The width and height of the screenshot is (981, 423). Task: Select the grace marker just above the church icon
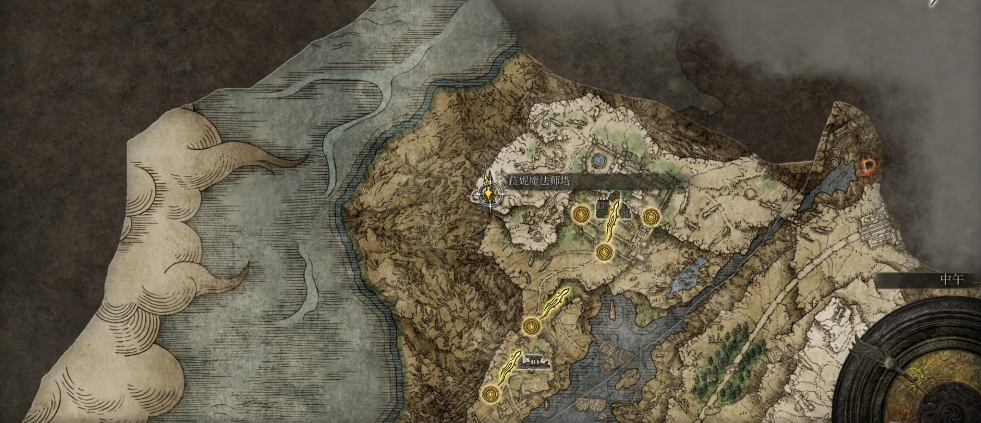[531, 326]
